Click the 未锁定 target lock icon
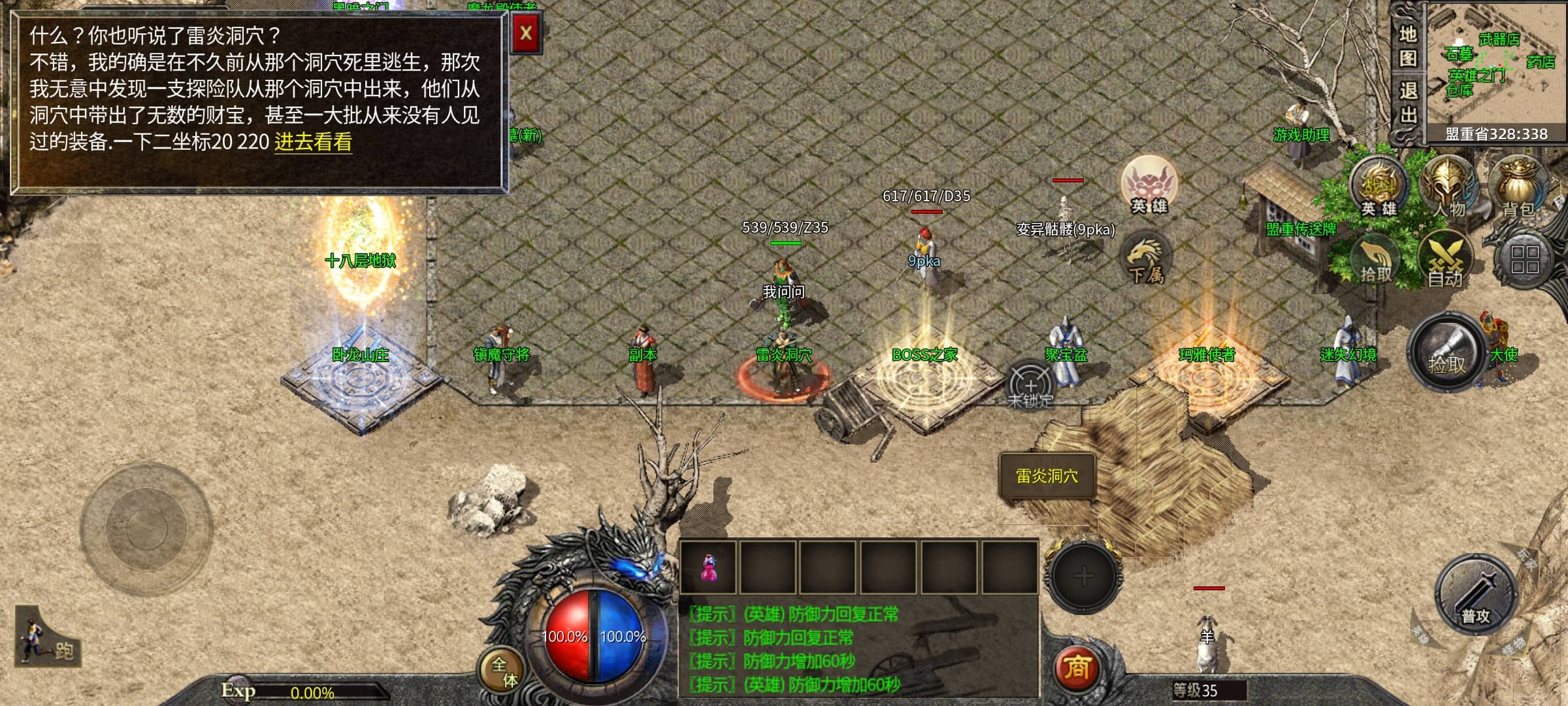This screenshot has width=1568, height=706. pos(1030,386)
